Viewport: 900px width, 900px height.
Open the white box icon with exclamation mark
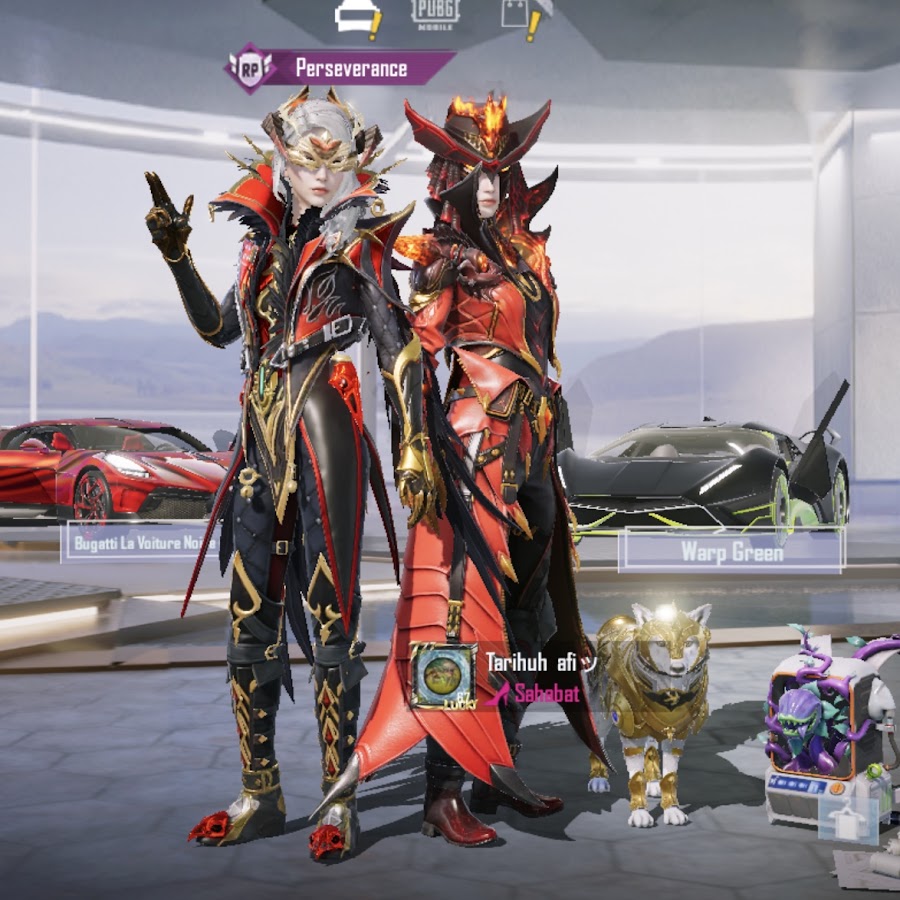pos(355,16)
